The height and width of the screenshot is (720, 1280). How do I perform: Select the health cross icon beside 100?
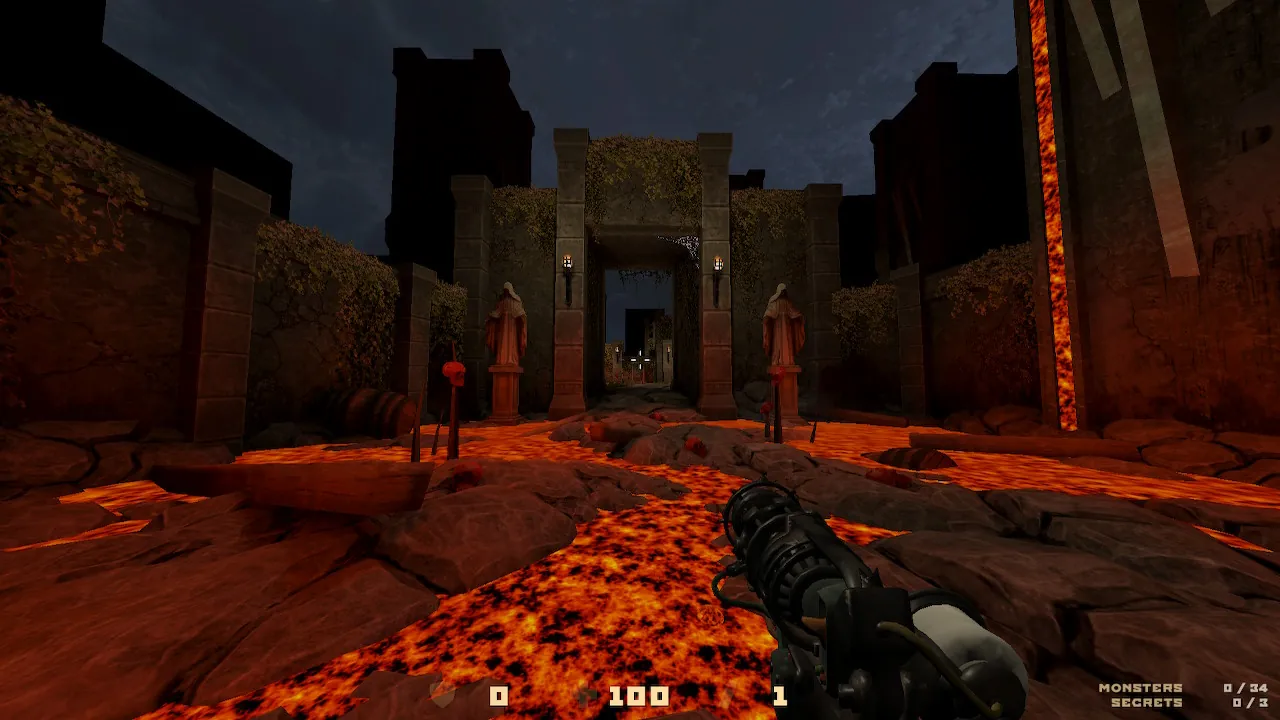[588, 694]
